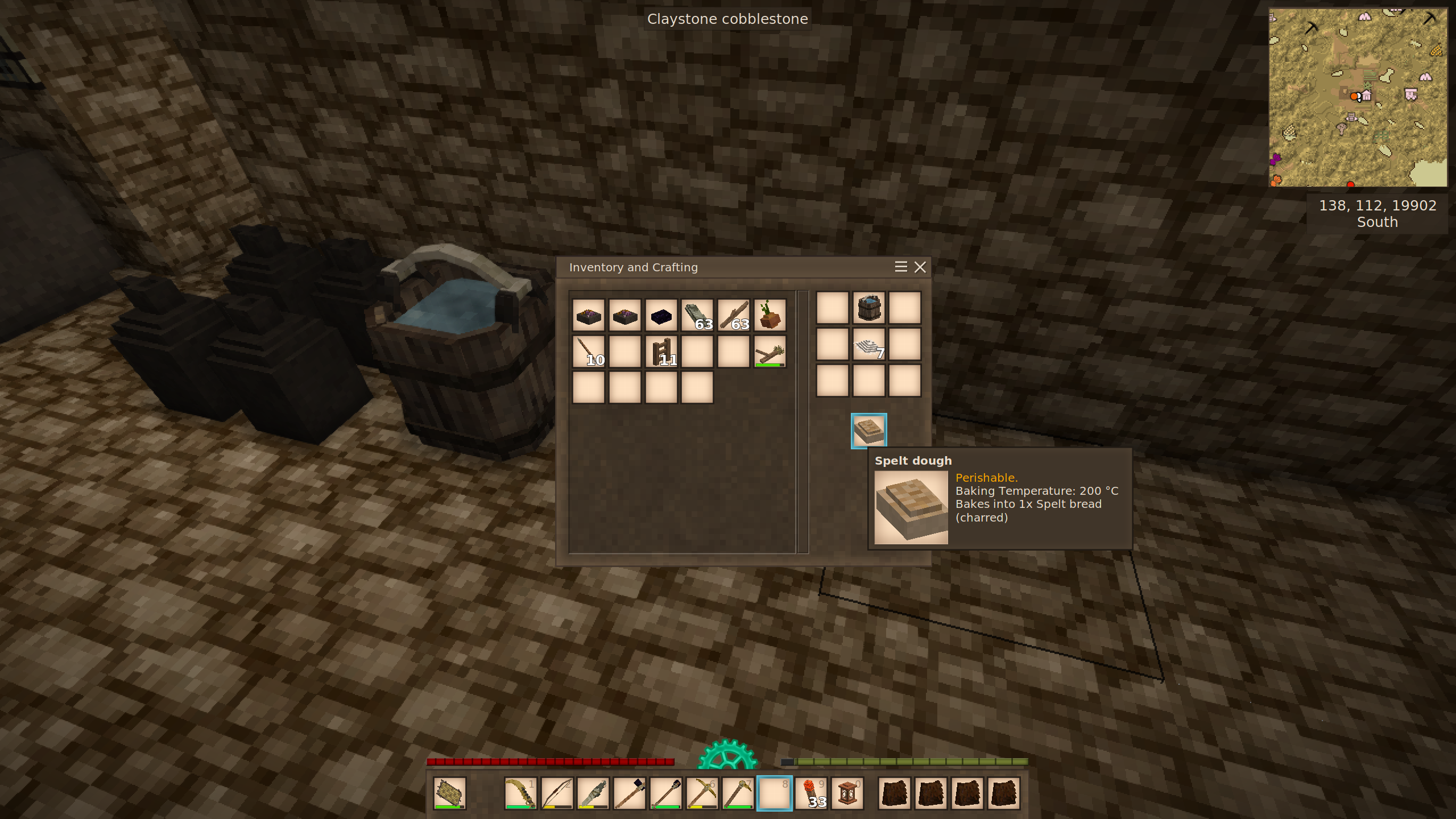The height and width of the screenshot is (819, 1456).
Task: Pick up the potted sapling item
Action: point(770,315)
